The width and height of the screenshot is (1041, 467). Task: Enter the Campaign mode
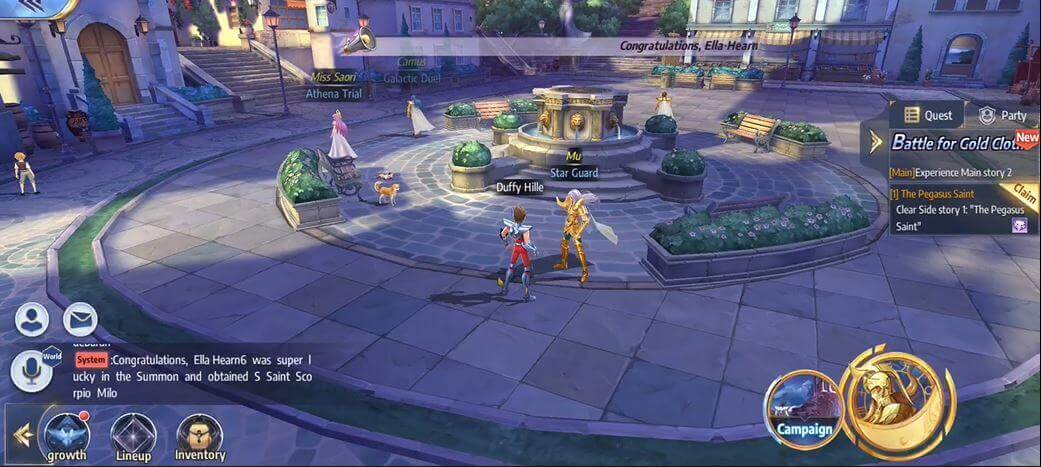coord(804,410)
